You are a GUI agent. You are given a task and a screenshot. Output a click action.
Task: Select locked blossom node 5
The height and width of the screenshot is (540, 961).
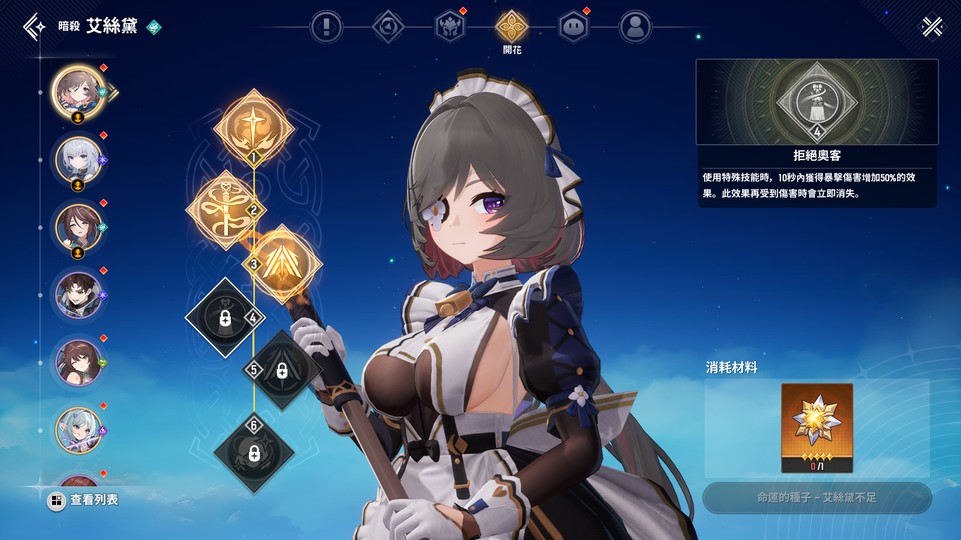[283, 370]
